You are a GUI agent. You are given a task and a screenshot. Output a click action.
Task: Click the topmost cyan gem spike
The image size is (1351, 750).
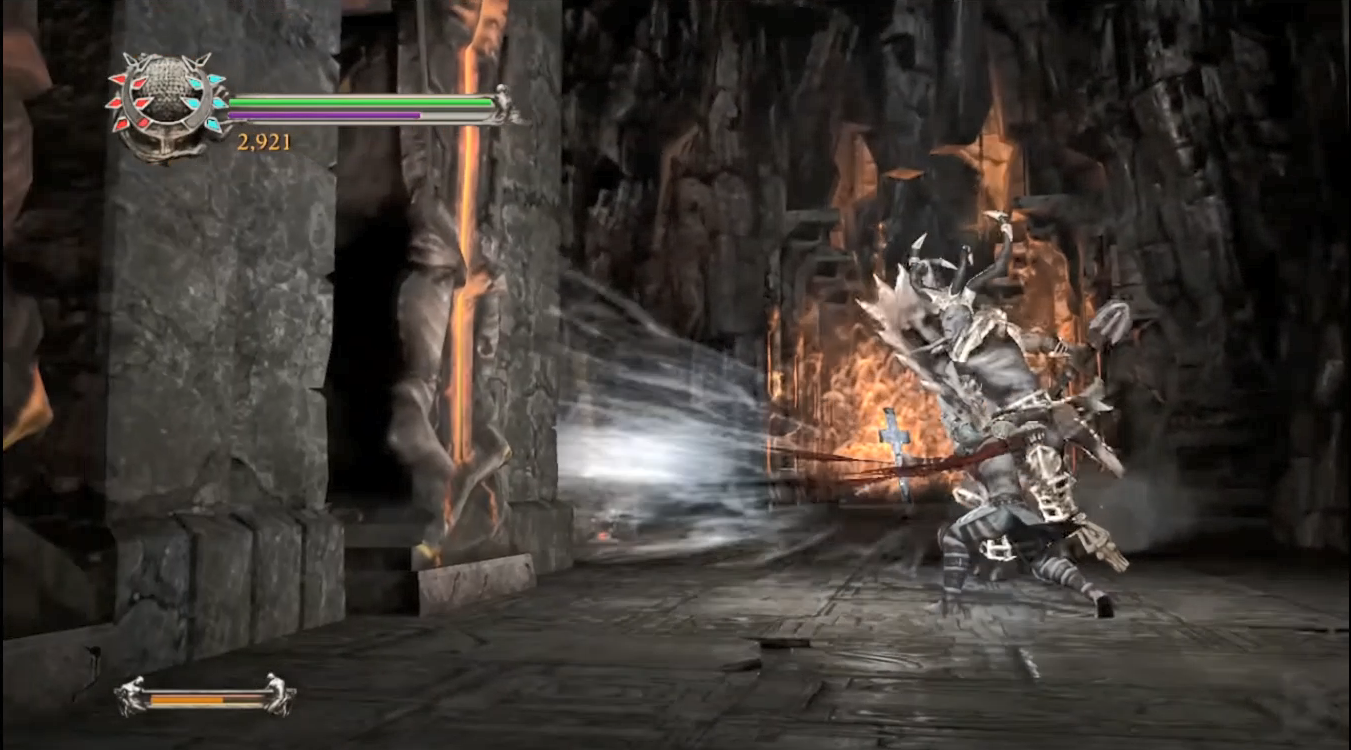[216, 79]
